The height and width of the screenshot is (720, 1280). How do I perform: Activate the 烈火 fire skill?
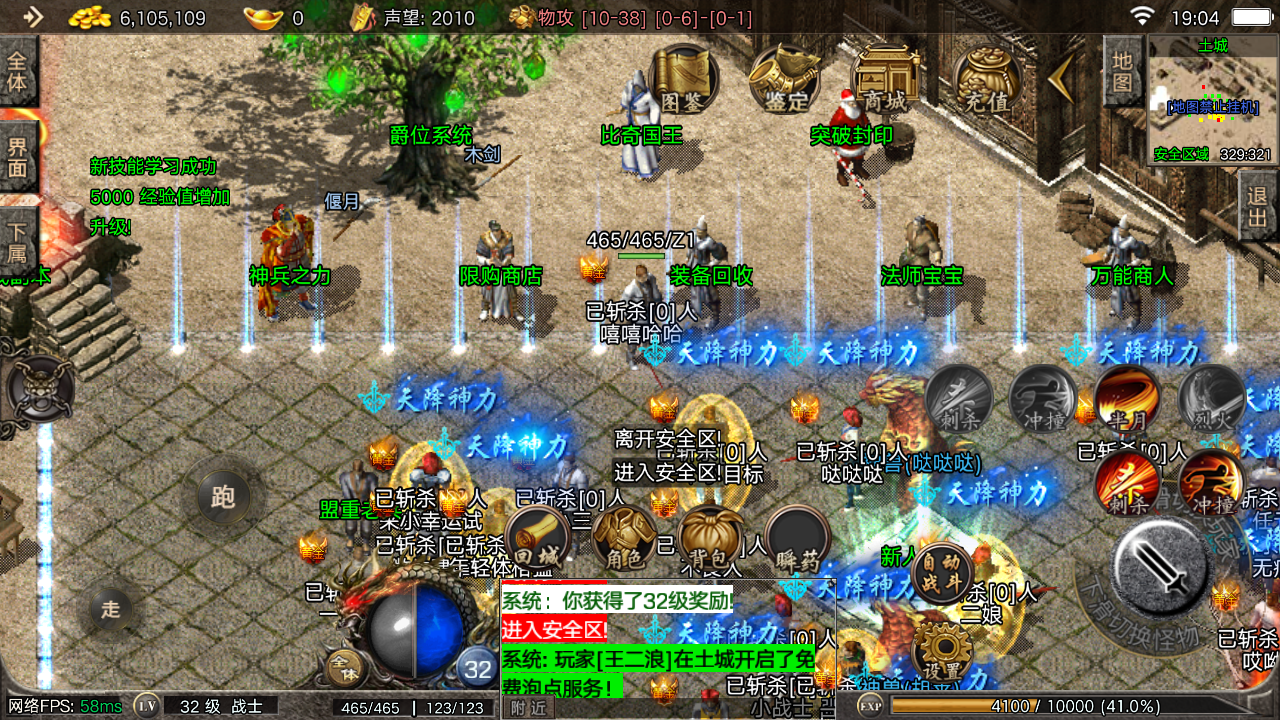tap(1212, 399)
